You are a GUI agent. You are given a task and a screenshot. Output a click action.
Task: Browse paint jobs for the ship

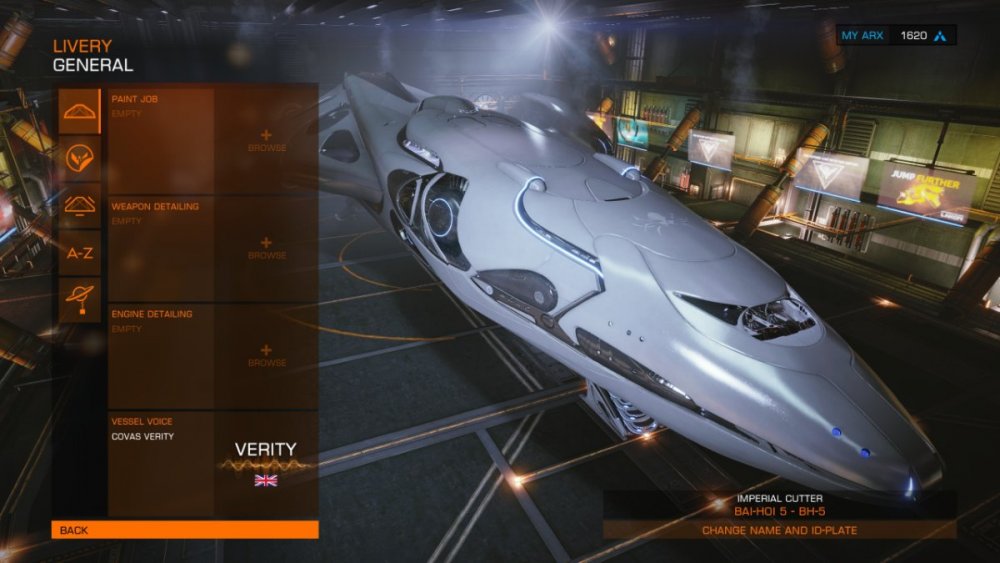(x=266, y=141)
